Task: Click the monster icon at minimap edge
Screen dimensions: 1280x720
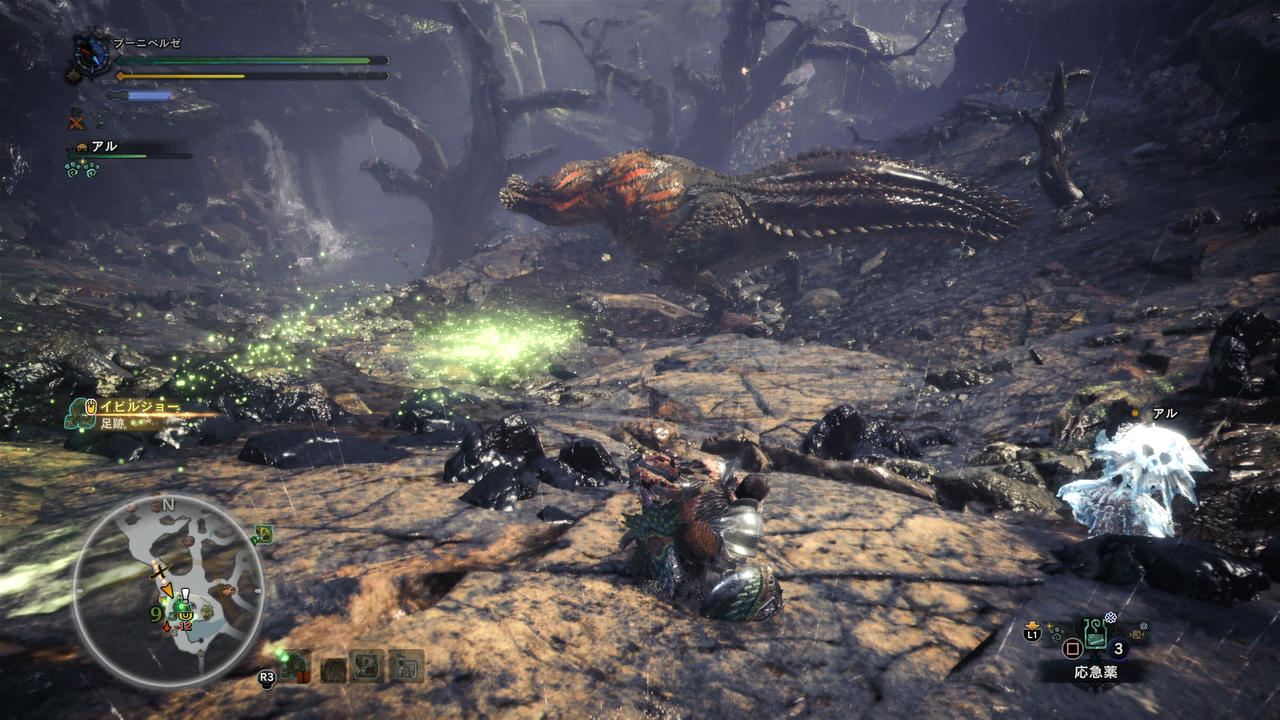Action: pos(263,535)
